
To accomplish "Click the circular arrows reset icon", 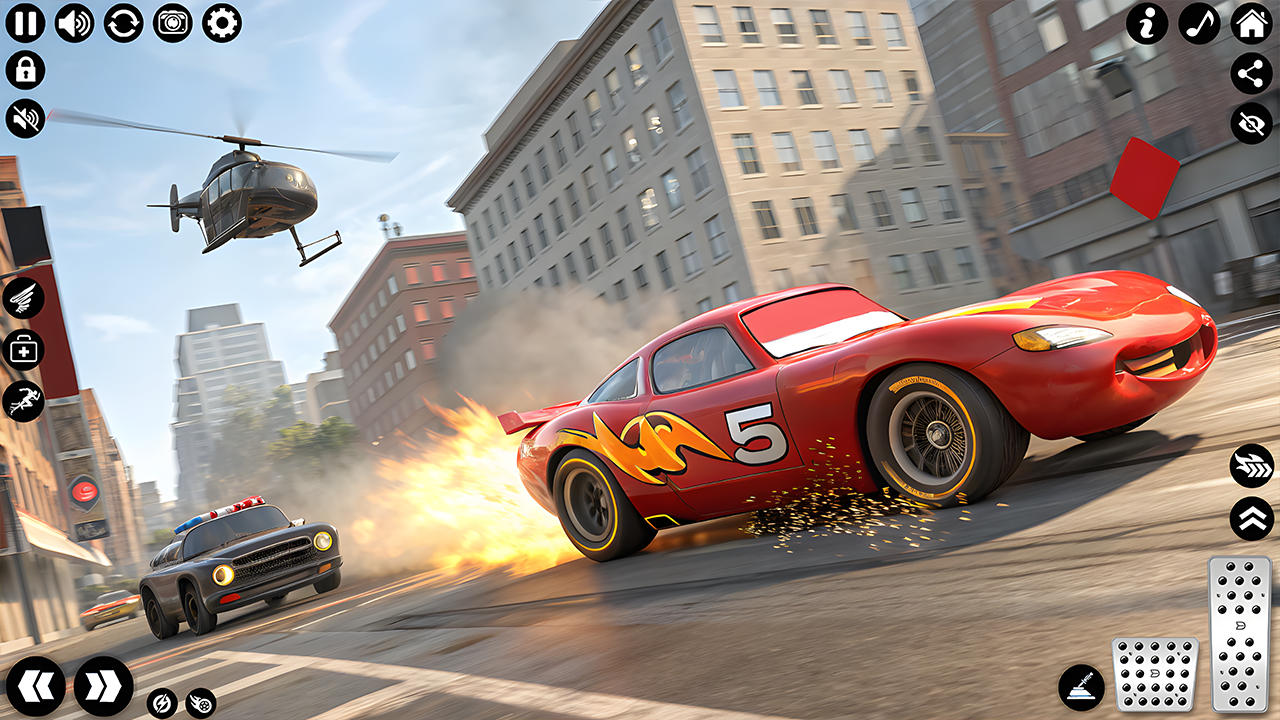I will pos(123,22).
